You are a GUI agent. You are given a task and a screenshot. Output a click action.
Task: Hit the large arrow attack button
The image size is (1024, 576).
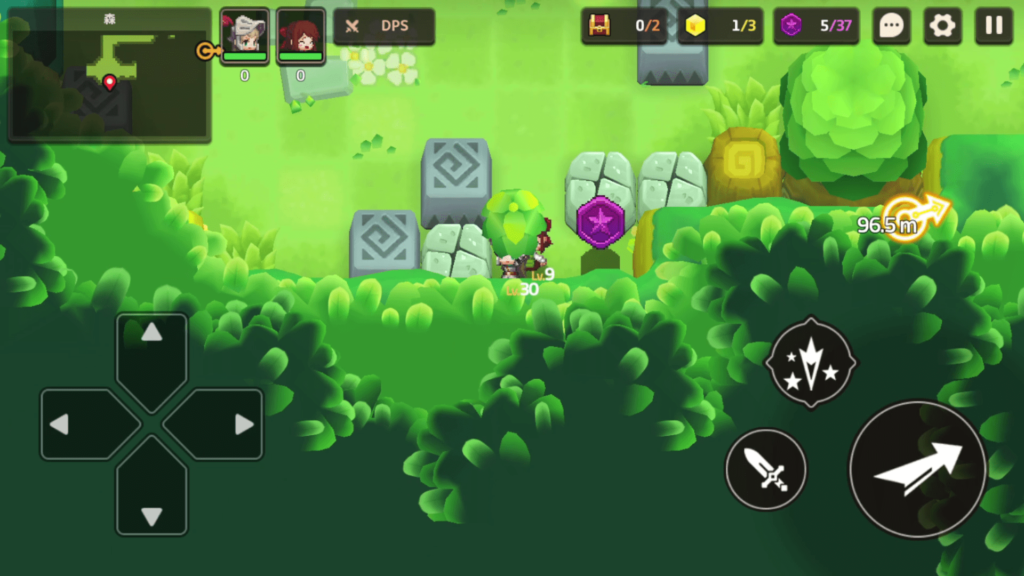(x=917, y=469)
